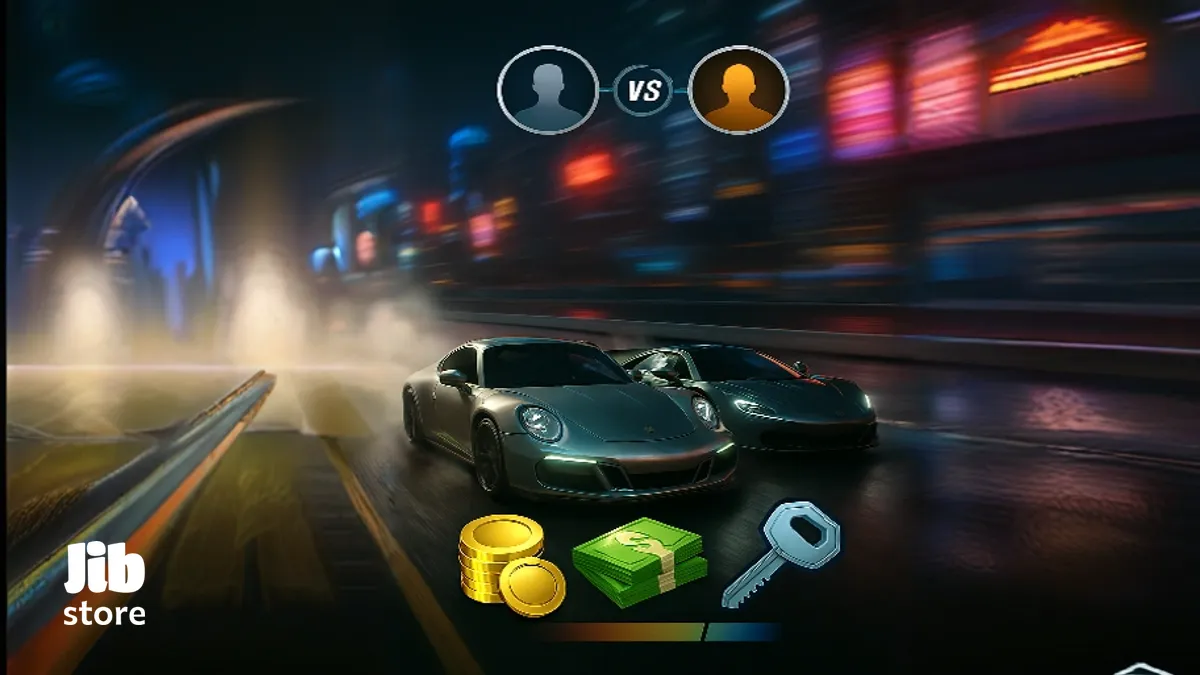Choose the green cash bundle icon
The width and height of the screenshot is (1200, 675).
click(639, 561)
